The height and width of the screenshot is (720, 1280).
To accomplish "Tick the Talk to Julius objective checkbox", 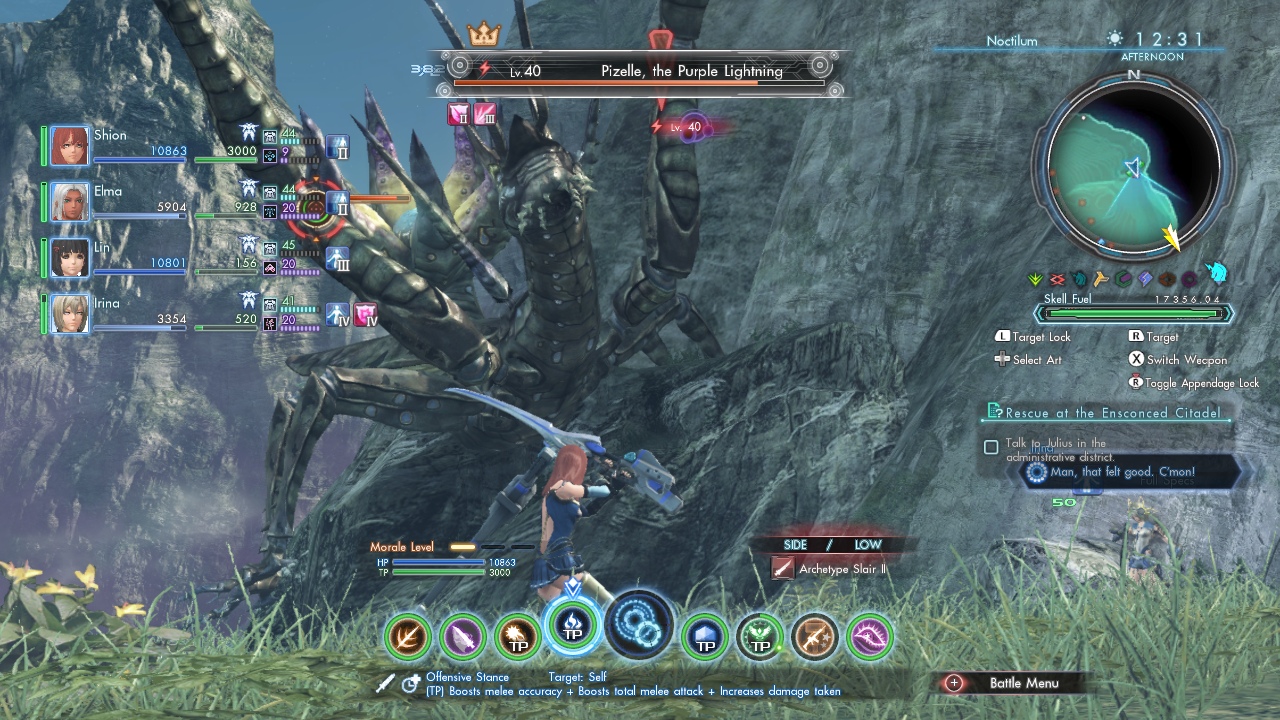I will pos(991,447).
